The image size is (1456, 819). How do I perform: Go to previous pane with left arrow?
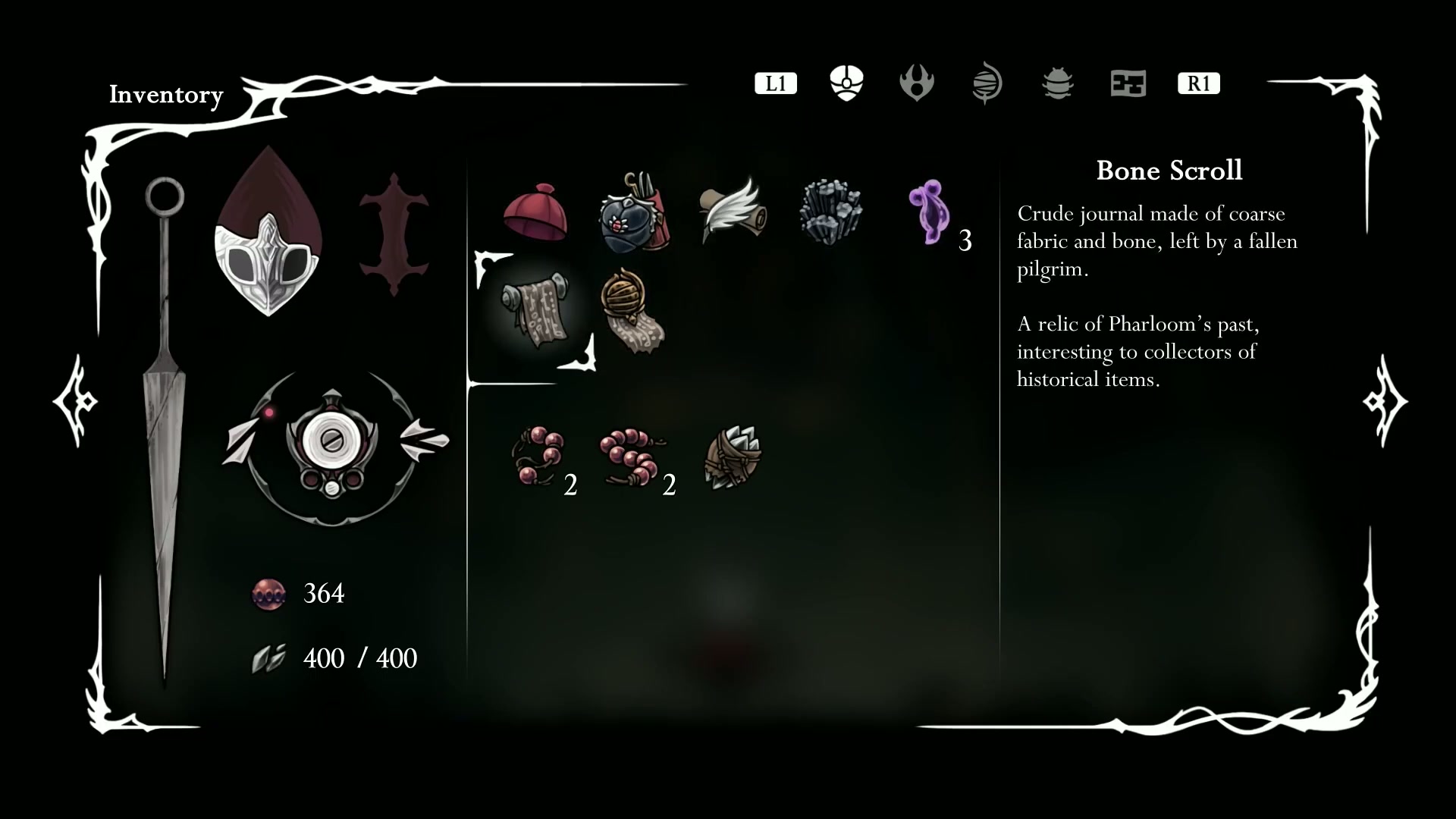coord(75,400)
